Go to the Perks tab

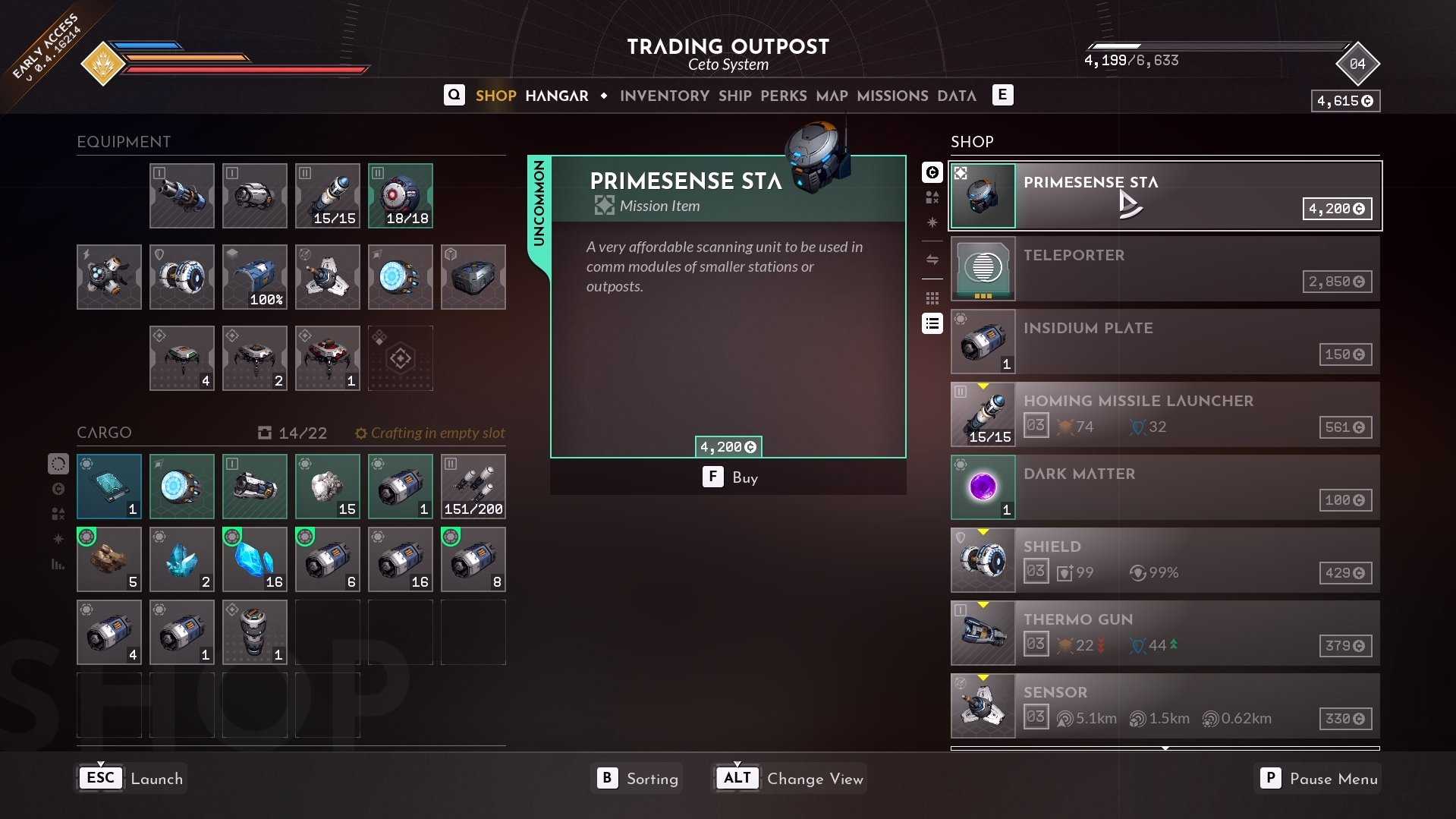pyautogui.click(x=783, y=96)
